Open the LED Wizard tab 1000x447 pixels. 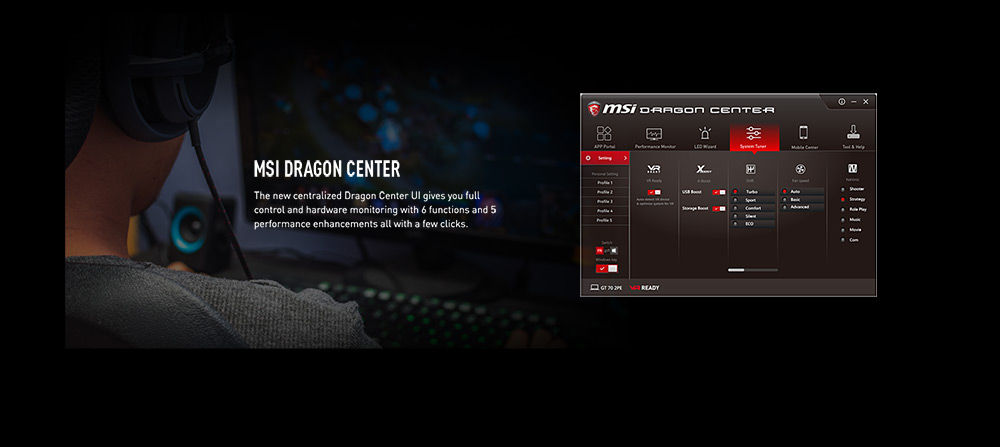point(705,136)
